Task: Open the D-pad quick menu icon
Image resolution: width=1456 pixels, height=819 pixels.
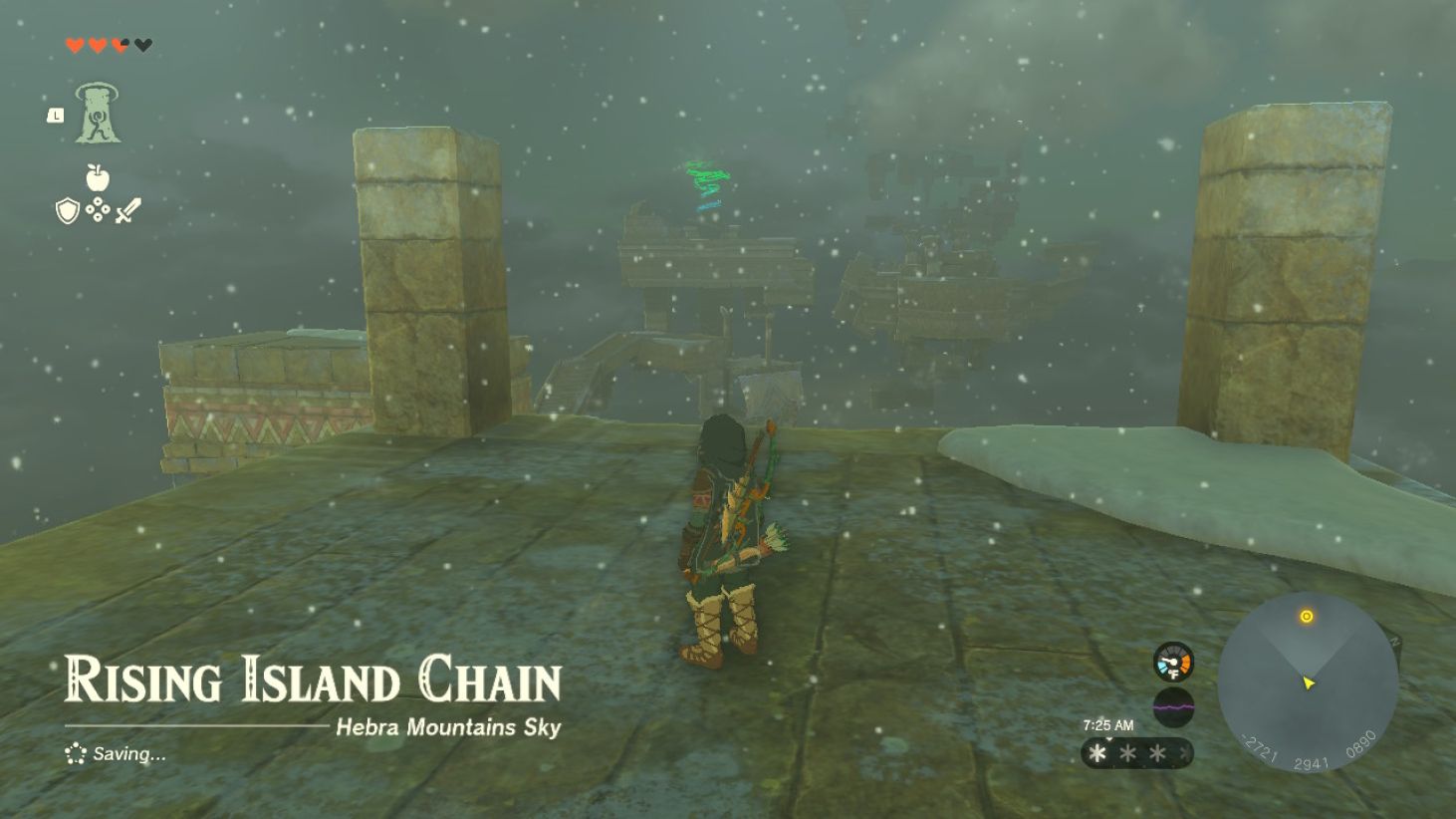Action: click(97, 209)
